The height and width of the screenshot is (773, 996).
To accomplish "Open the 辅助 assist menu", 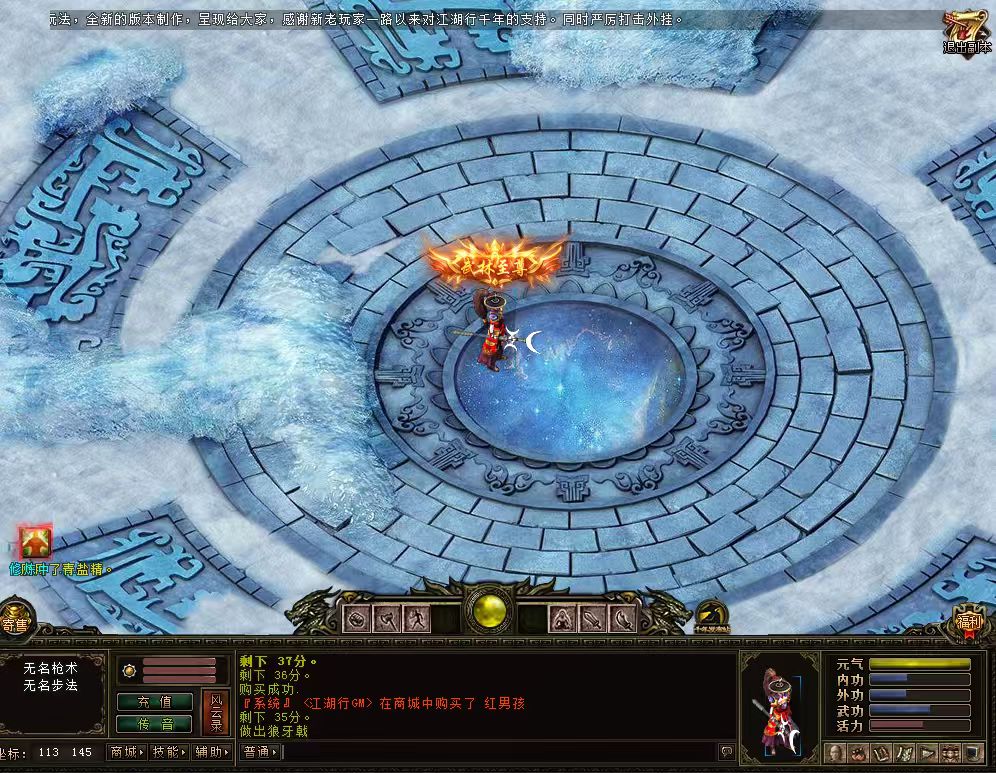I will point(212,752).
